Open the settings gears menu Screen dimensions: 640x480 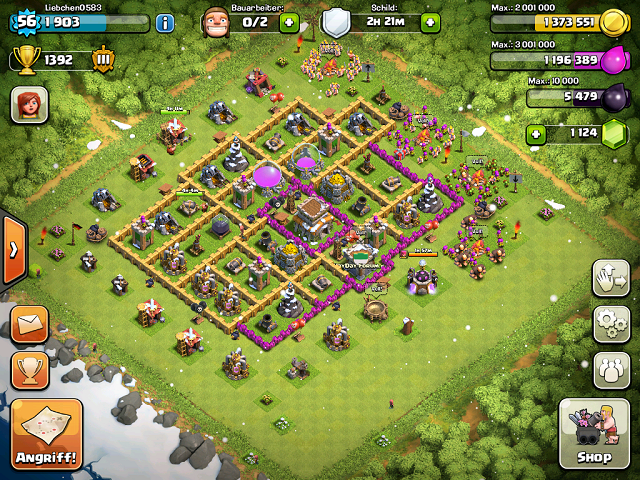click(610, 324)
